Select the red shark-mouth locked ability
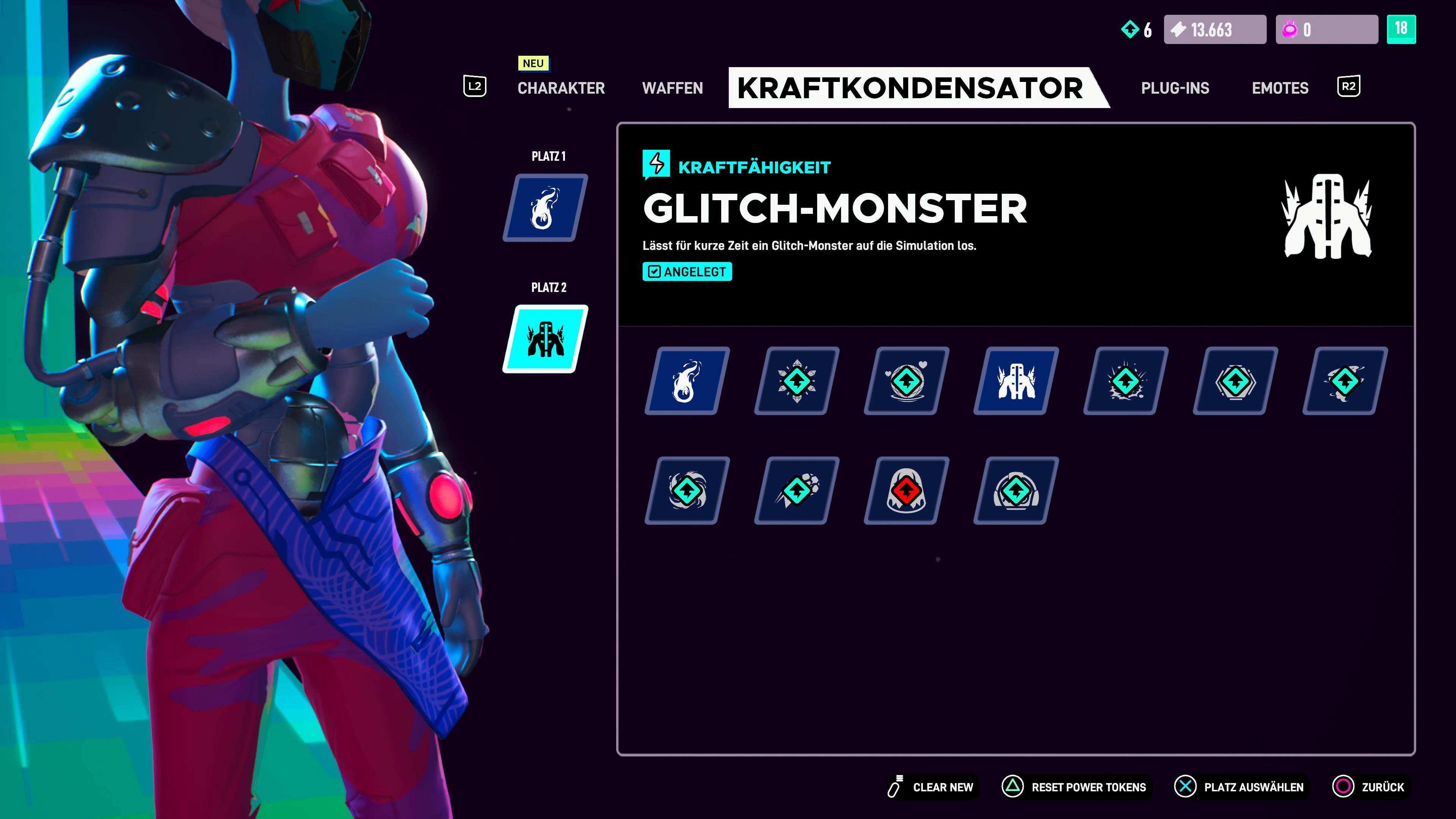Viewport: 1456px width, 819px height. tap(906, 491)
